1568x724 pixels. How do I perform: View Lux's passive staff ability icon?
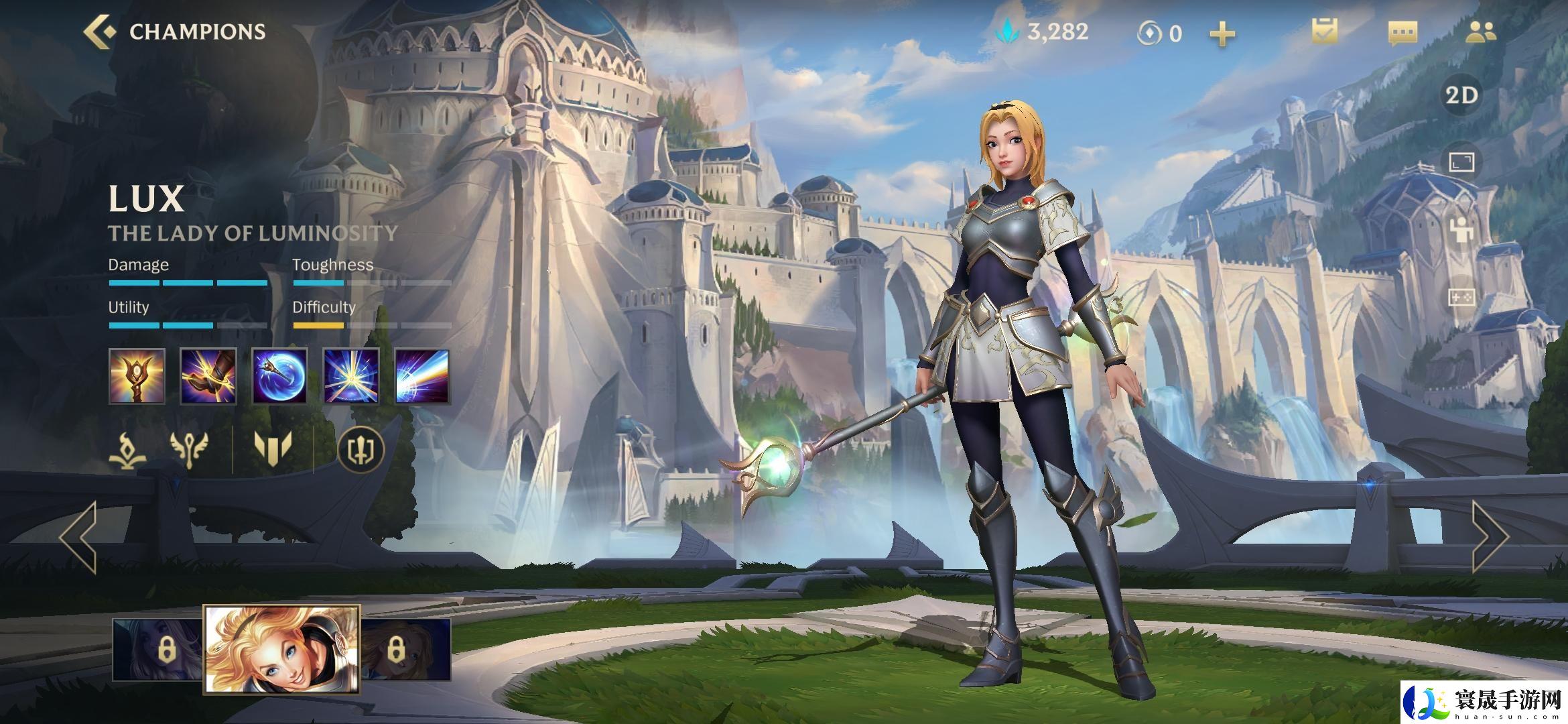(x=137, y=376)
